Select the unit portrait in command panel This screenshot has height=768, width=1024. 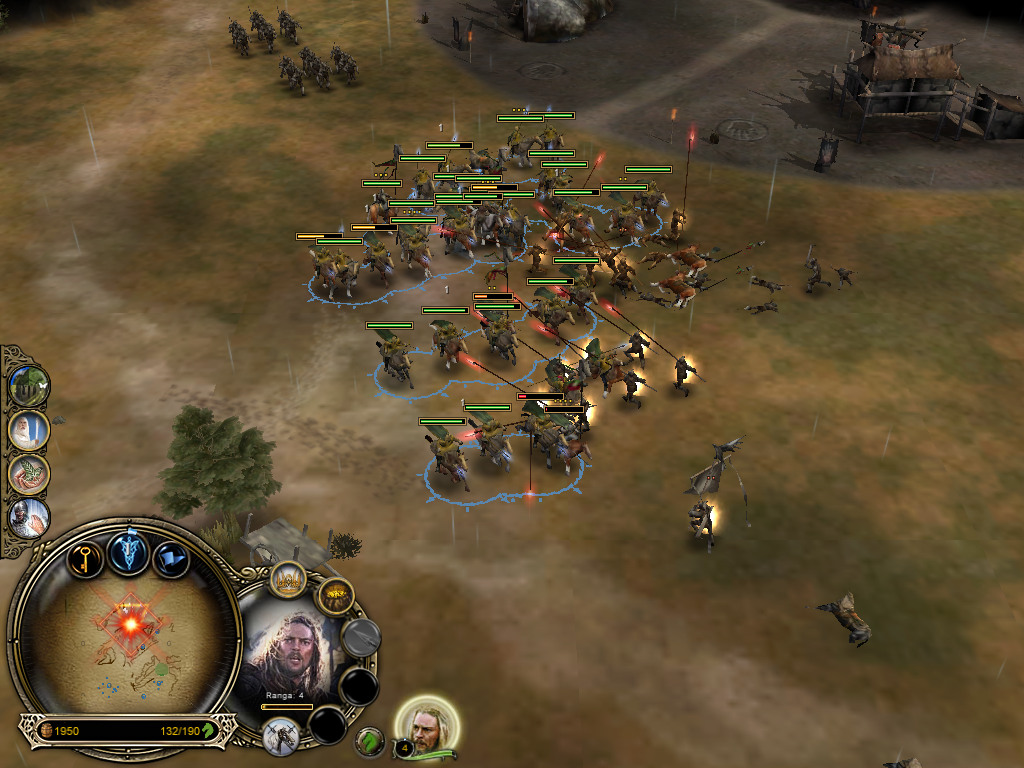[x=292, y=653]
